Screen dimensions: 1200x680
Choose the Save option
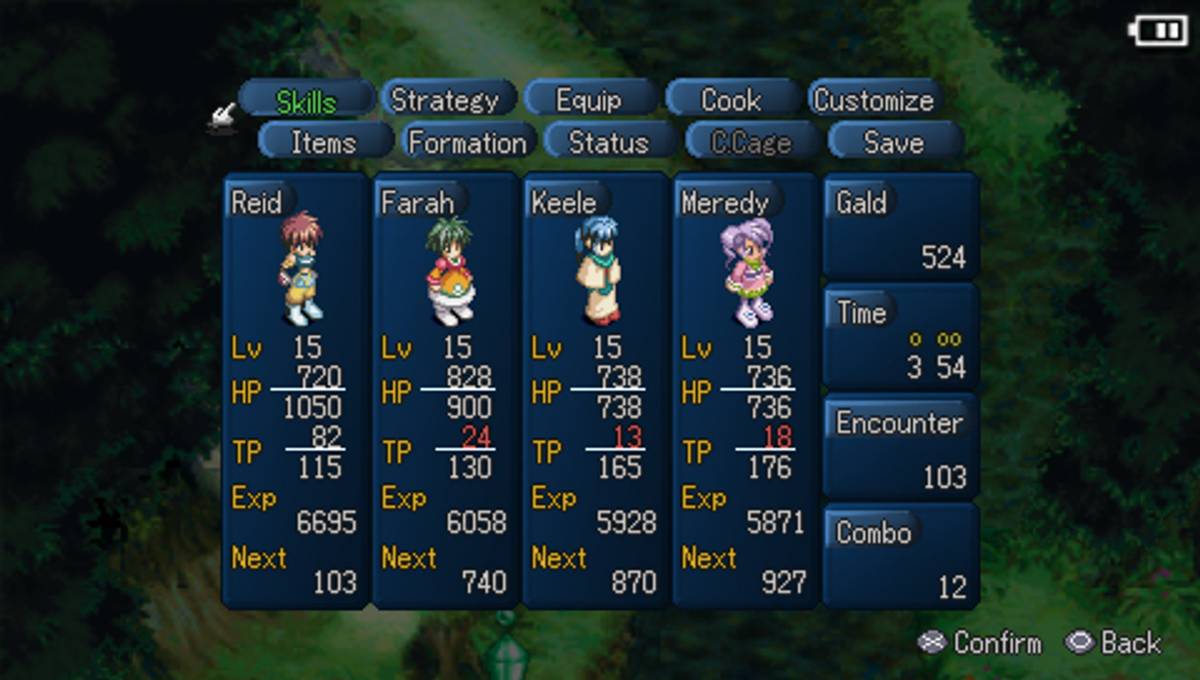pos(893,142)
